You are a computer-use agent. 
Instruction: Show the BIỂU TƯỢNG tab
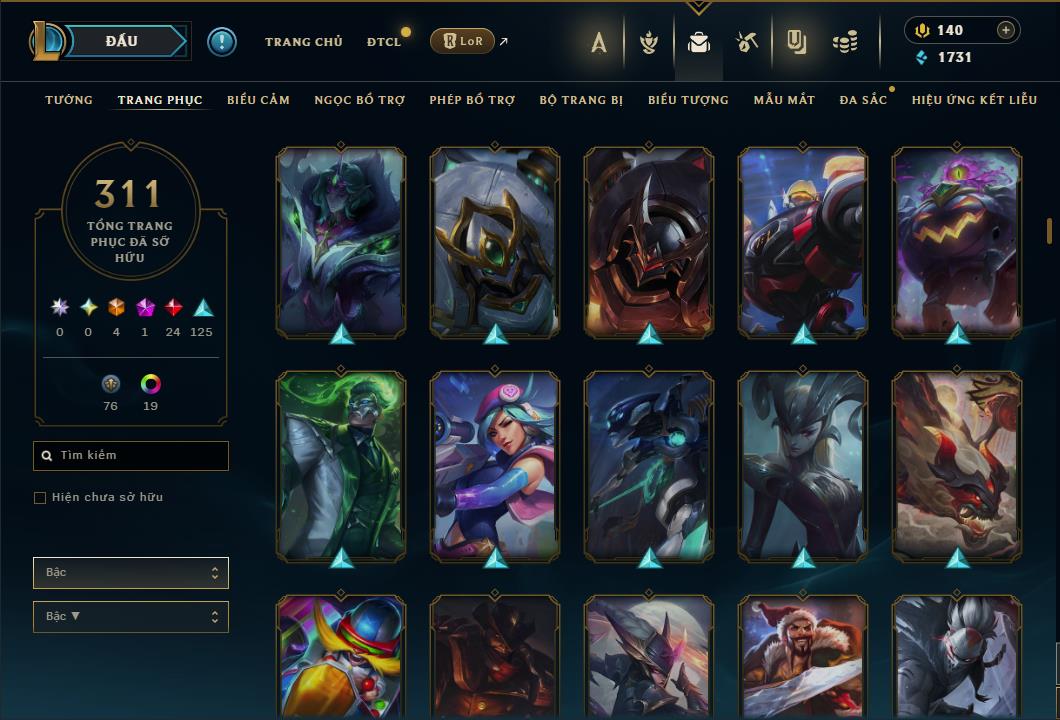(688, 100)
